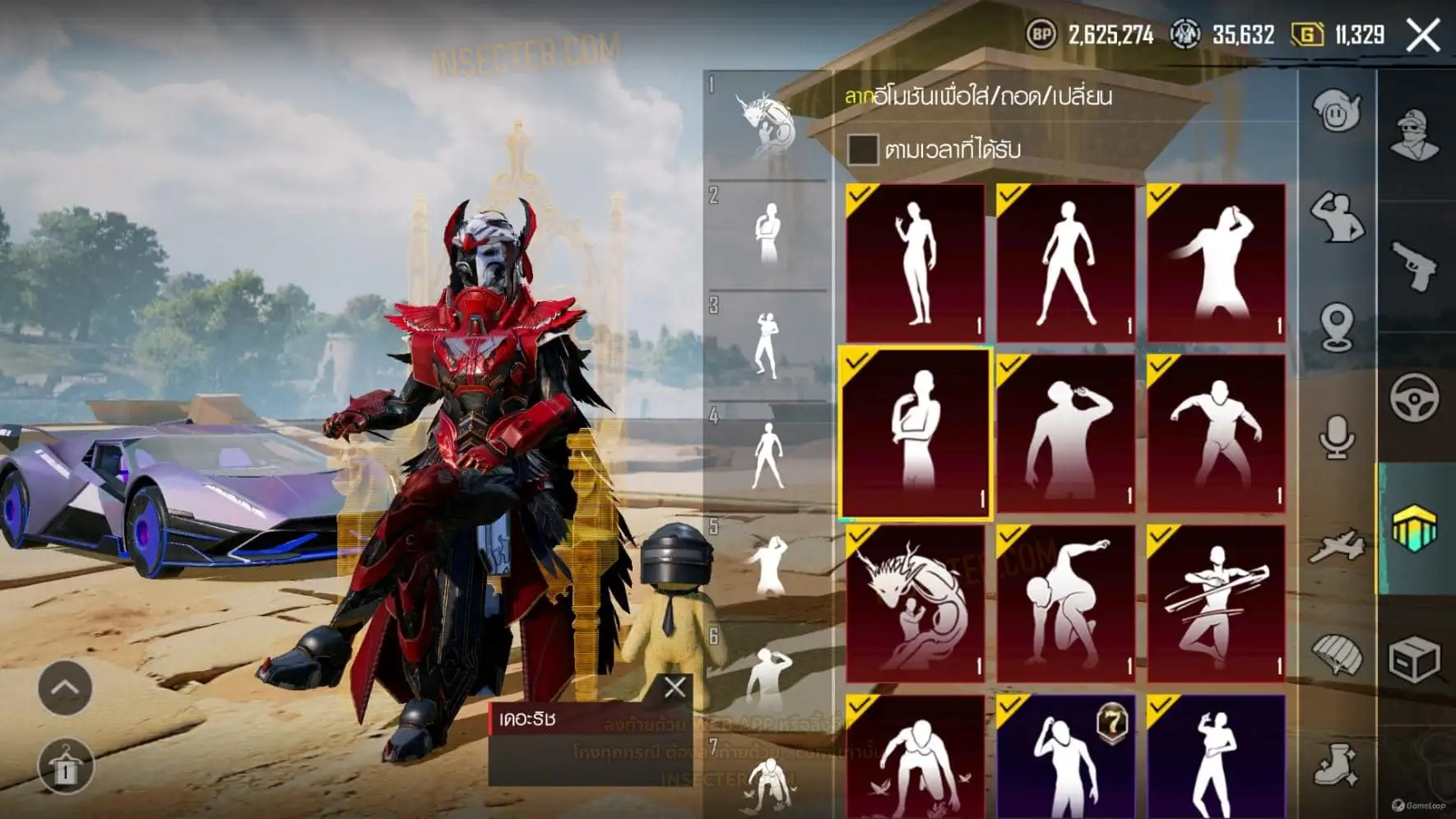Show the character outfit tab with cap
The height and width of the screenshot is (819, 1456).
[x=1415, y=134]
